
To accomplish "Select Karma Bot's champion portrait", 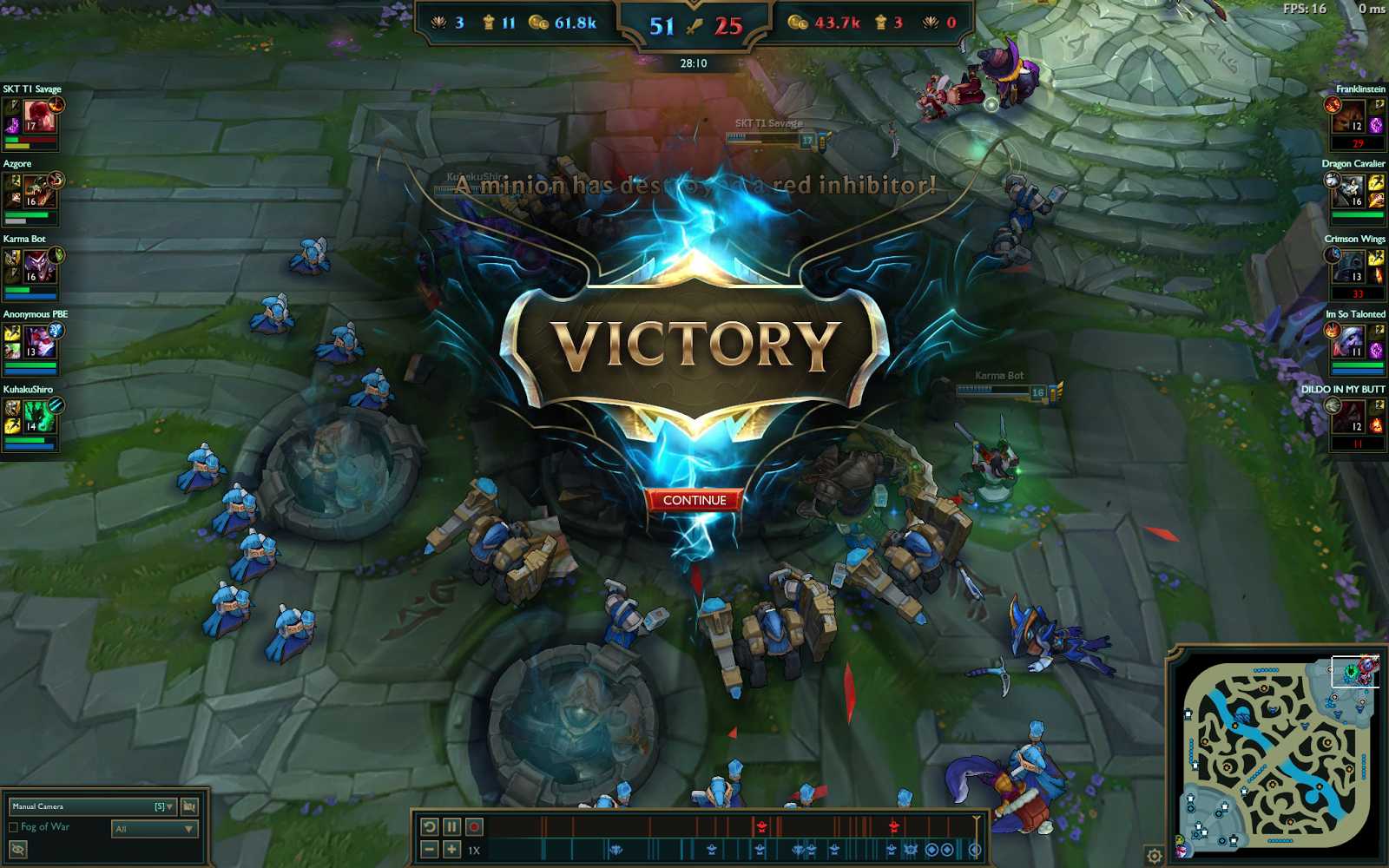I will [39, 266].
